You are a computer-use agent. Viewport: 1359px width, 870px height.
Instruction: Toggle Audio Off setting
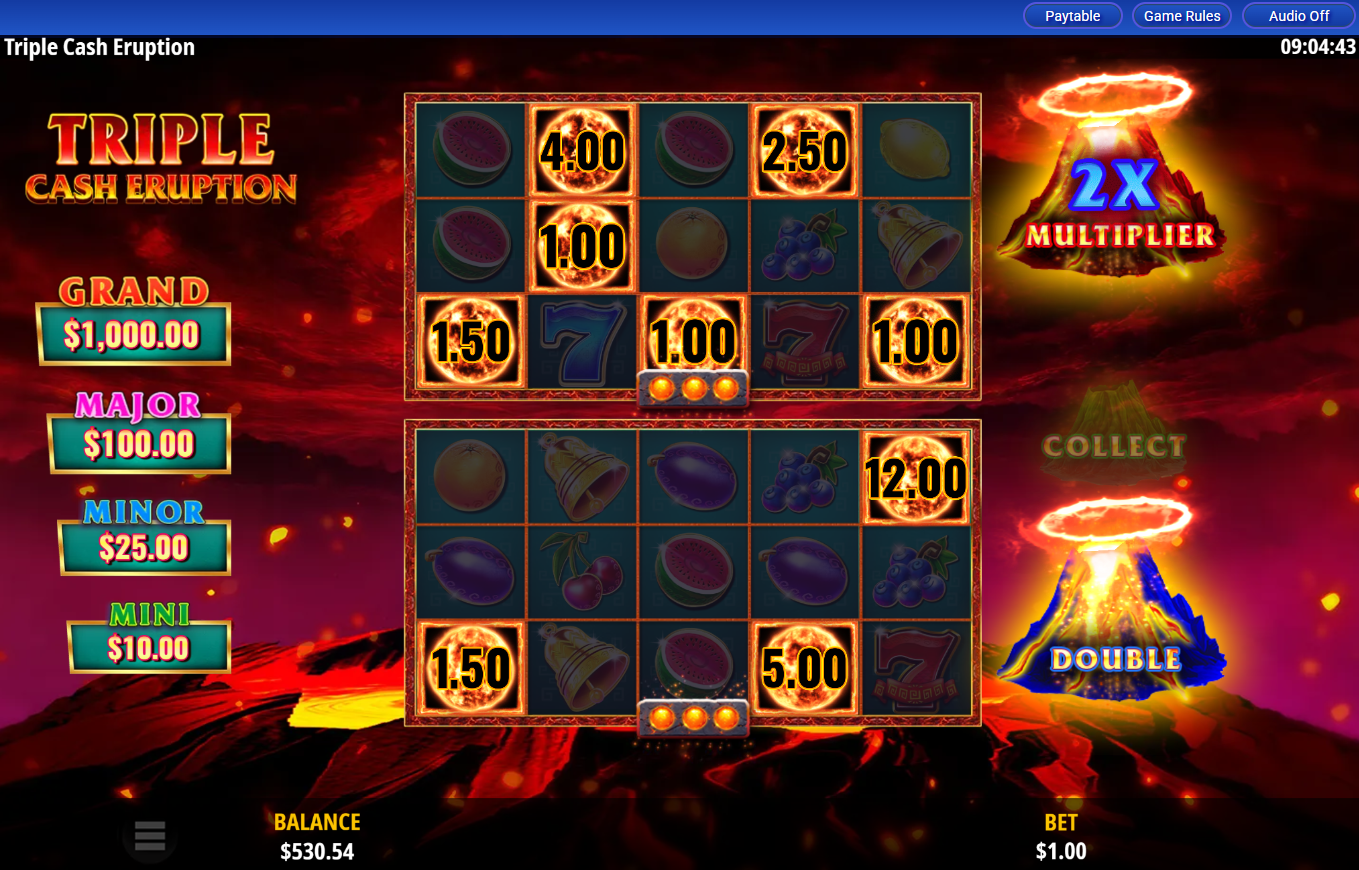pyautogui.click(x=1297, y=15)
